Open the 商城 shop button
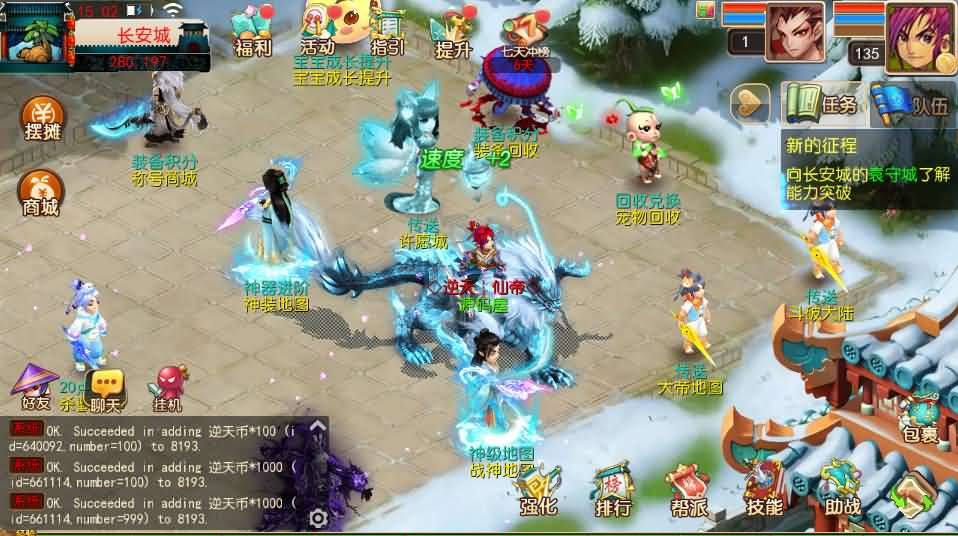 (41, 193)
